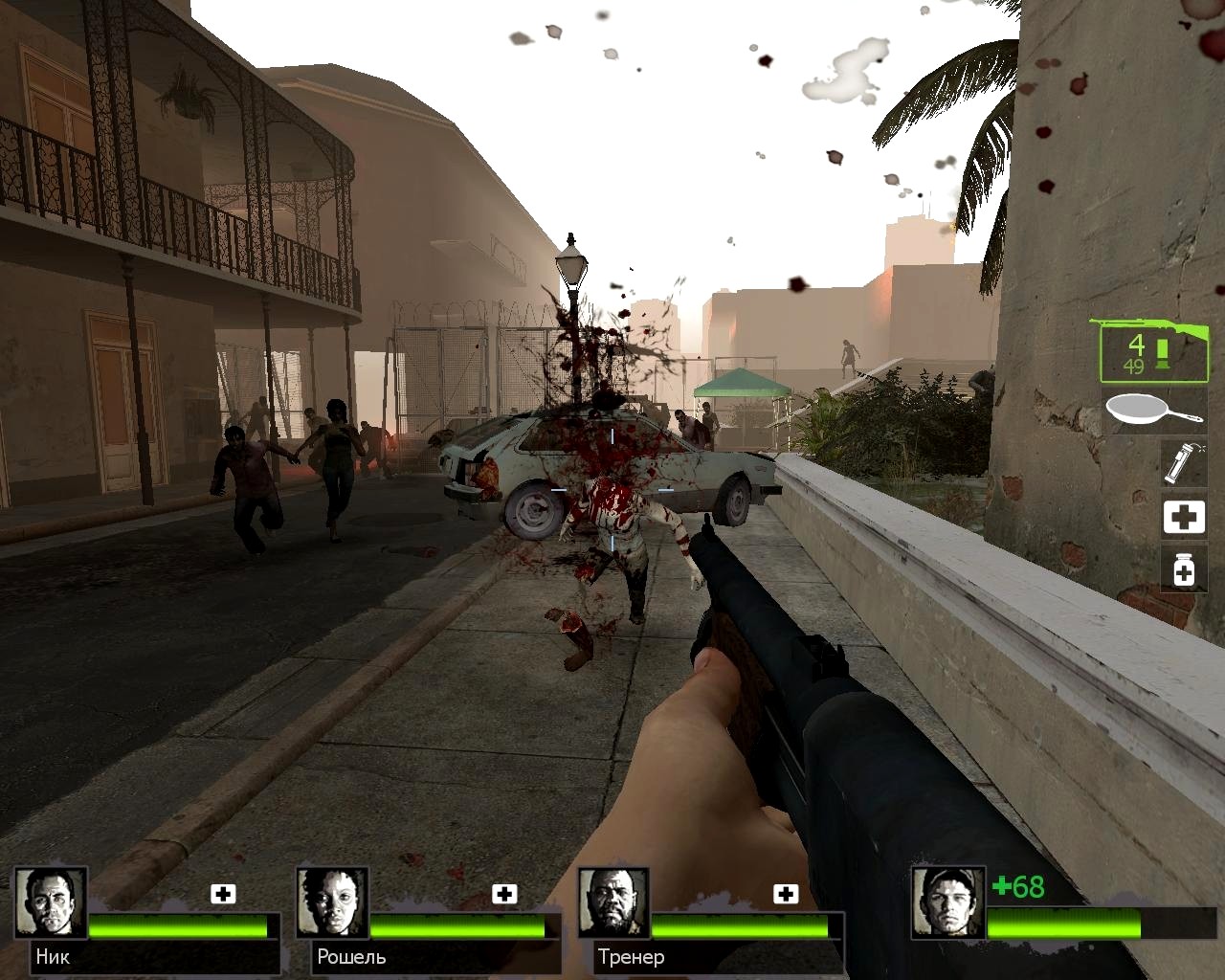The image size is (1225, 980).
Task: Pick the pain pills bottle slot
Action: pyautogui.click(x=1183, y=568)
